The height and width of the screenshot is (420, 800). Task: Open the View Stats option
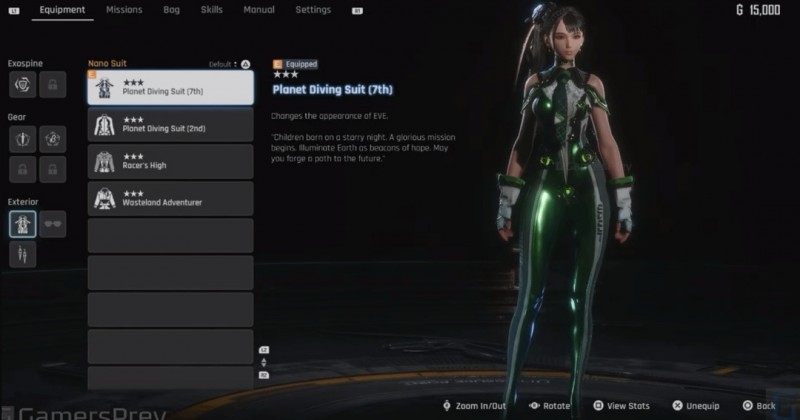624,406
